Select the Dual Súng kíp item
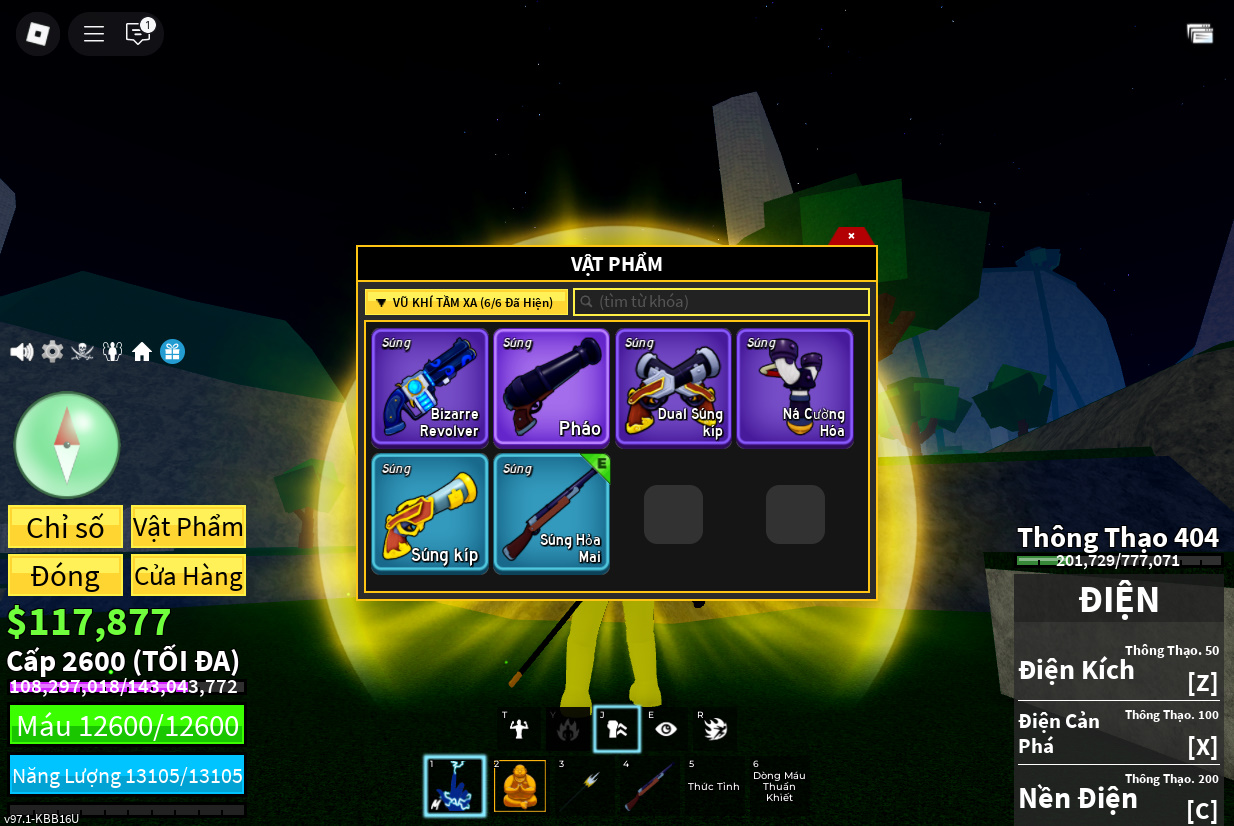Viewport: 1234px width, 826px height. pos(673,387)
